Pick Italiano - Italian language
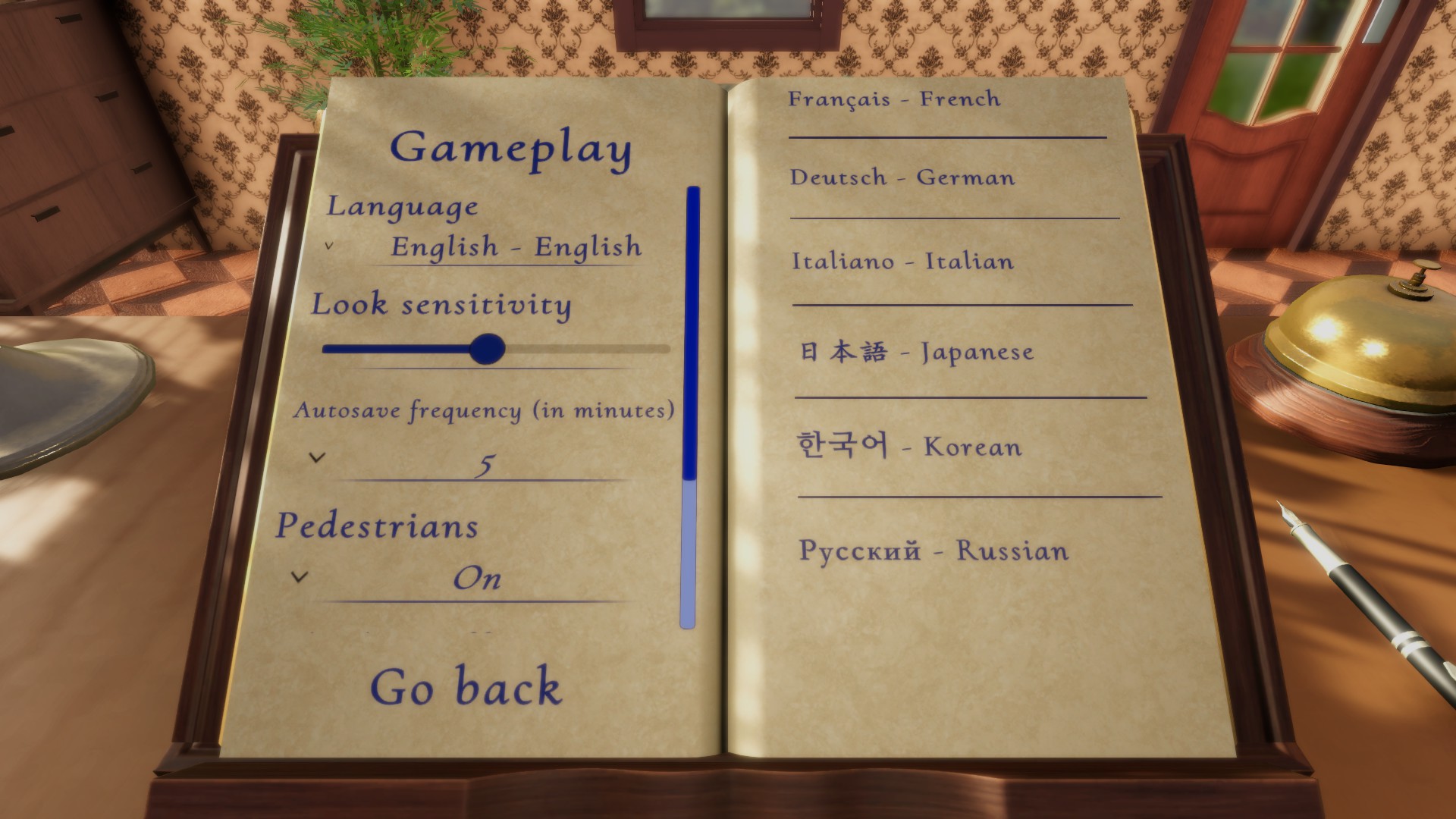This screenshot has height=819, width=1456. [x=902, y=262]
